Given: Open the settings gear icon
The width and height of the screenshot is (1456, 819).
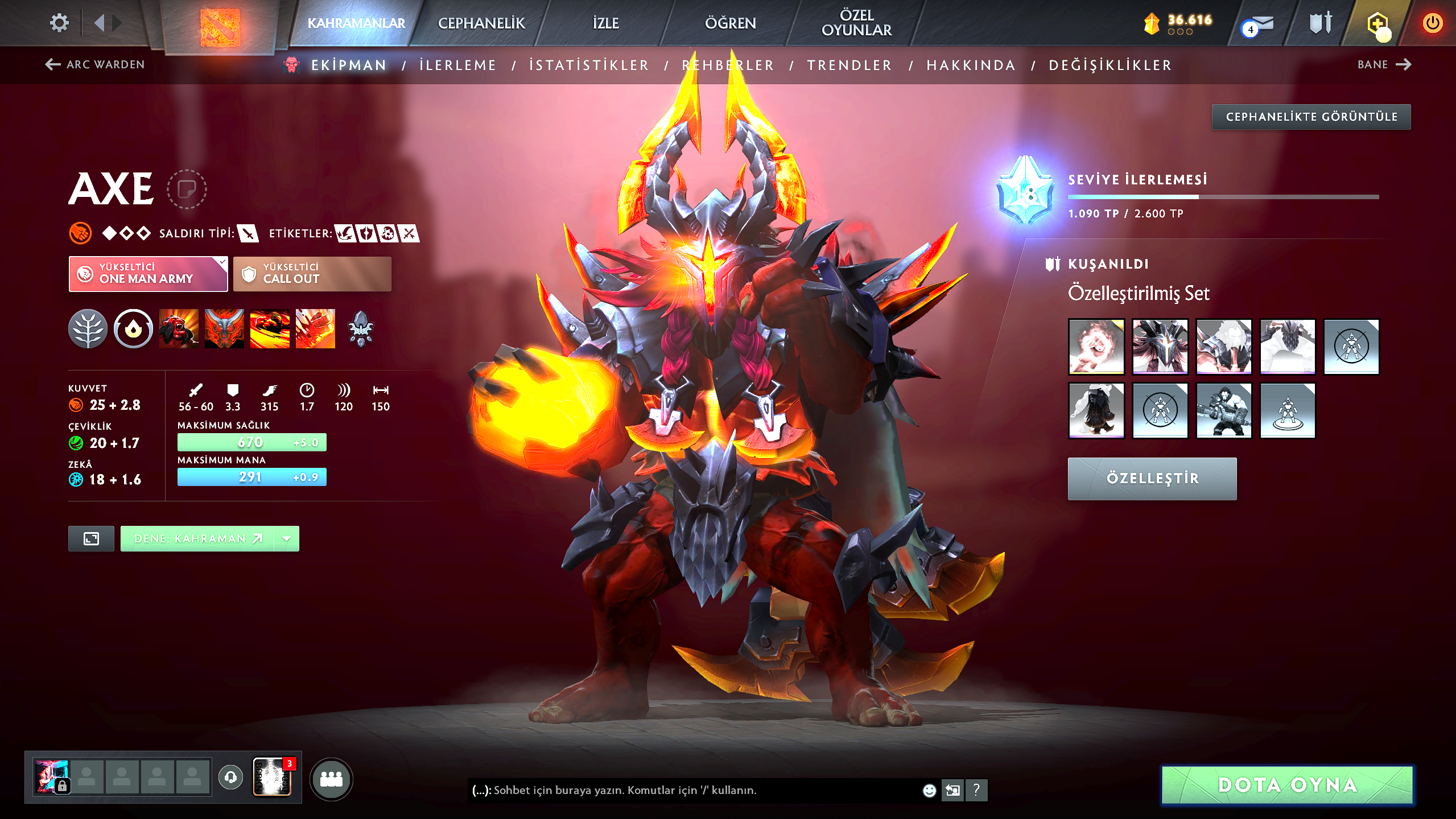Looking at the screenshot, I should click(x=59, y=23).
